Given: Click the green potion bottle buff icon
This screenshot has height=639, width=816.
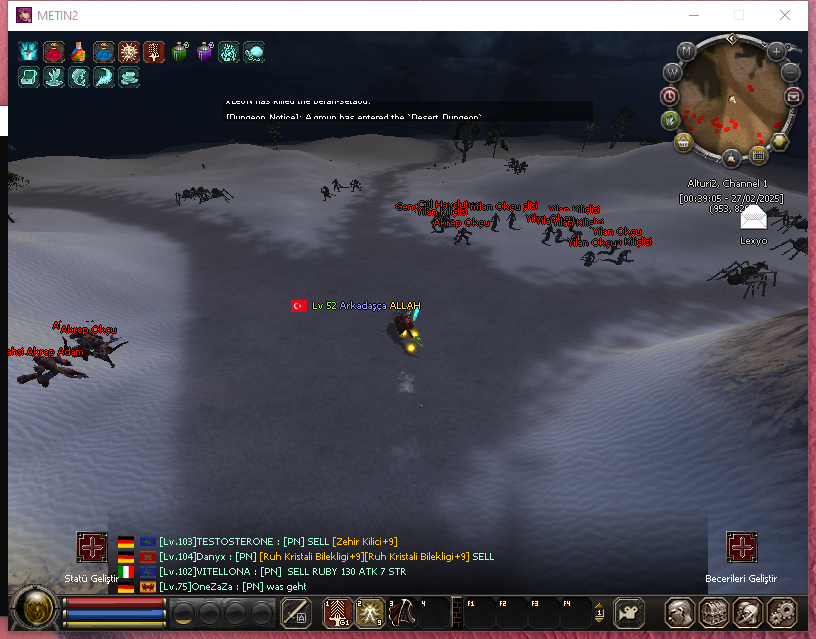Looking at the screenshot, I should pos(179,53).
